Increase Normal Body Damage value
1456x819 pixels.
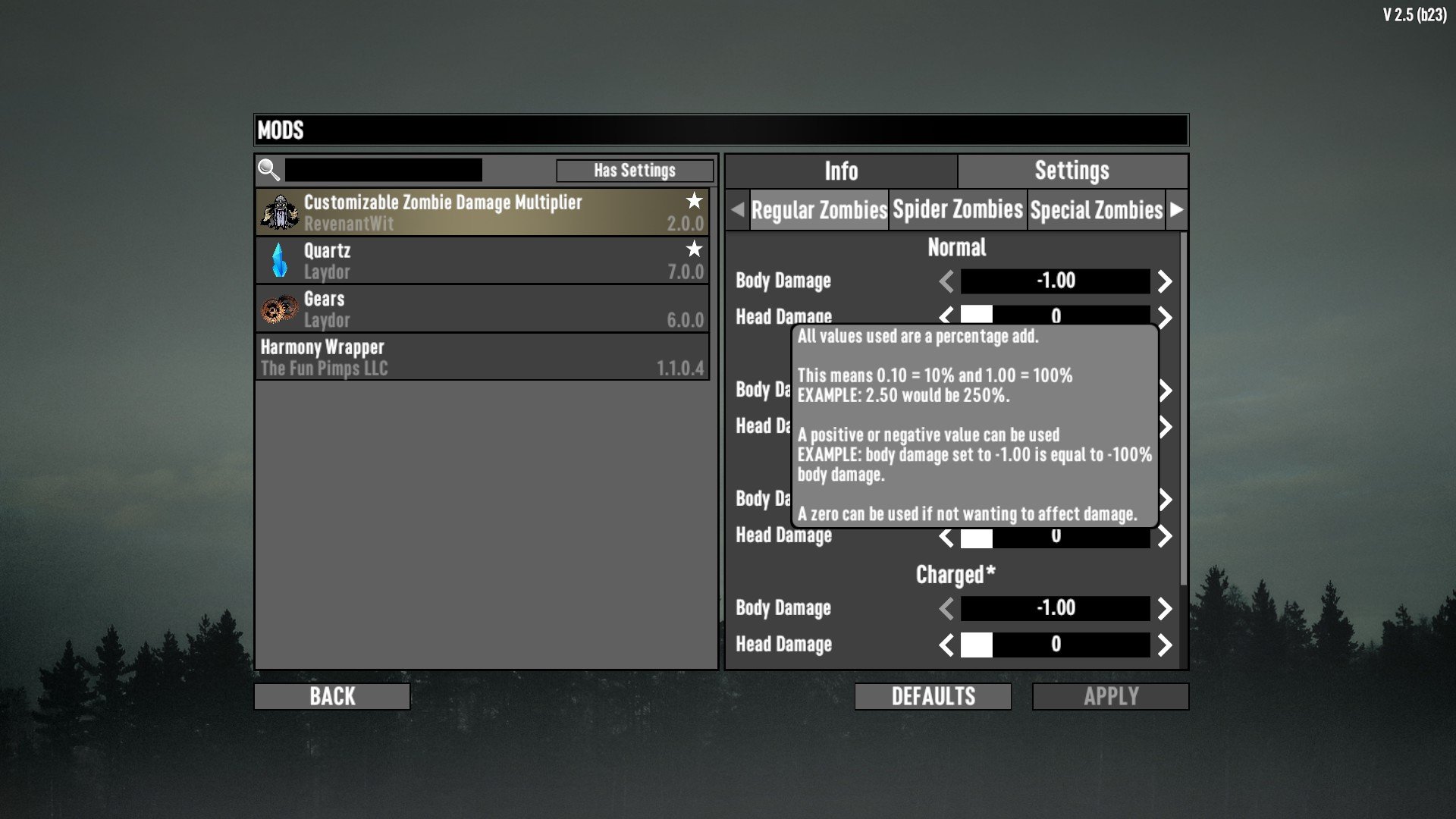tap(1165, 281)
